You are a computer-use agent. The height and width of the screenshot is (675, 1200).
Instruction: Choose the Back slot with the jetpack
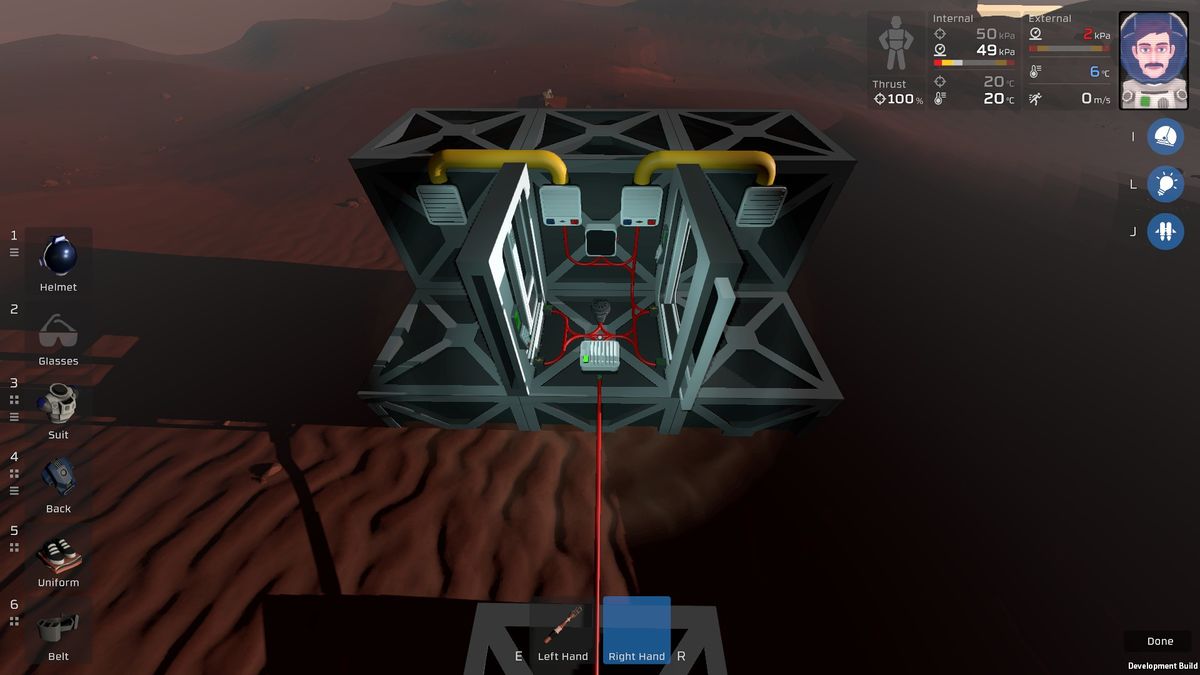[59, 480]
